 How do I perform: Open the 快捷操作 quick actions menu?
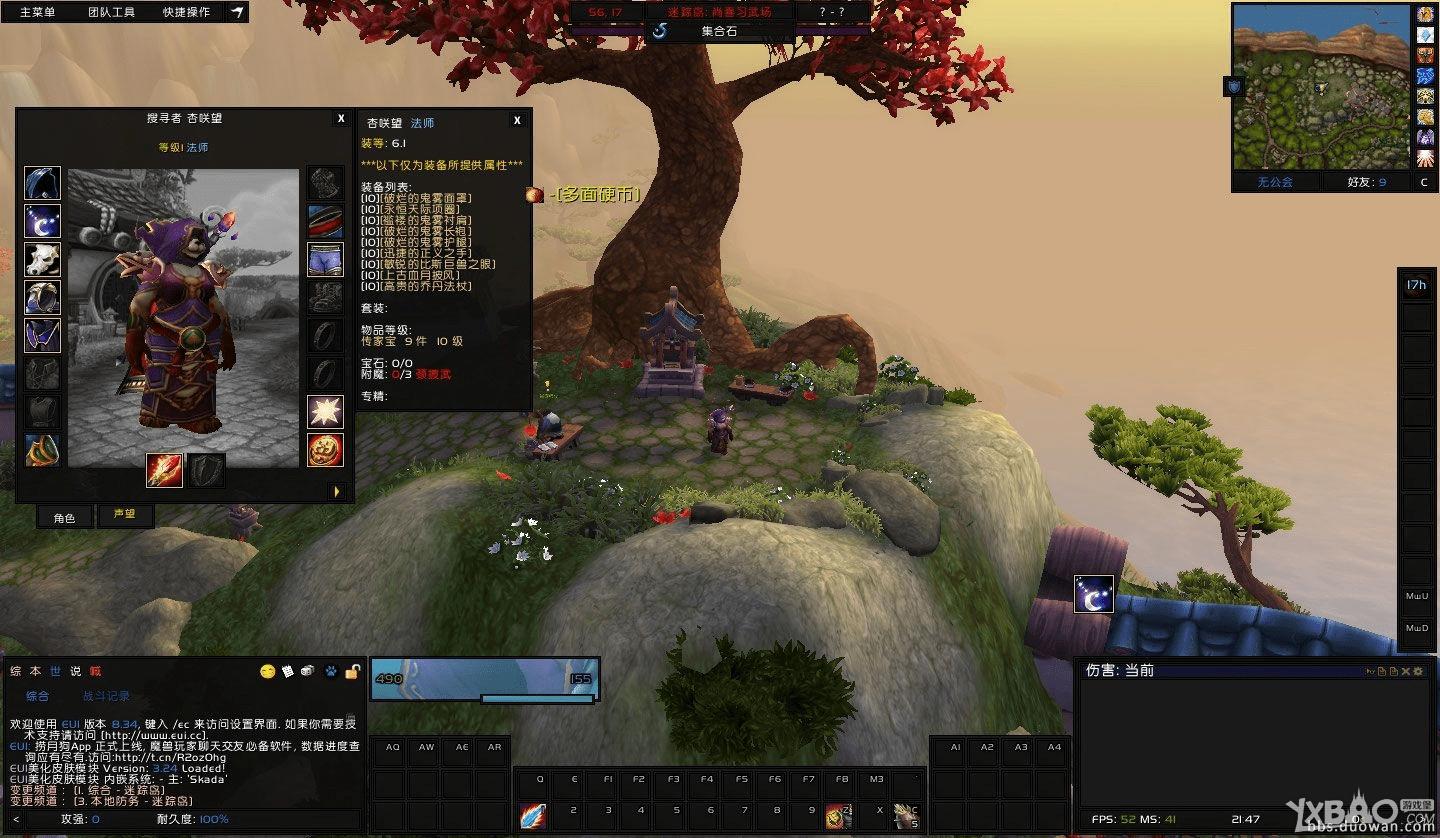[186, 12]
